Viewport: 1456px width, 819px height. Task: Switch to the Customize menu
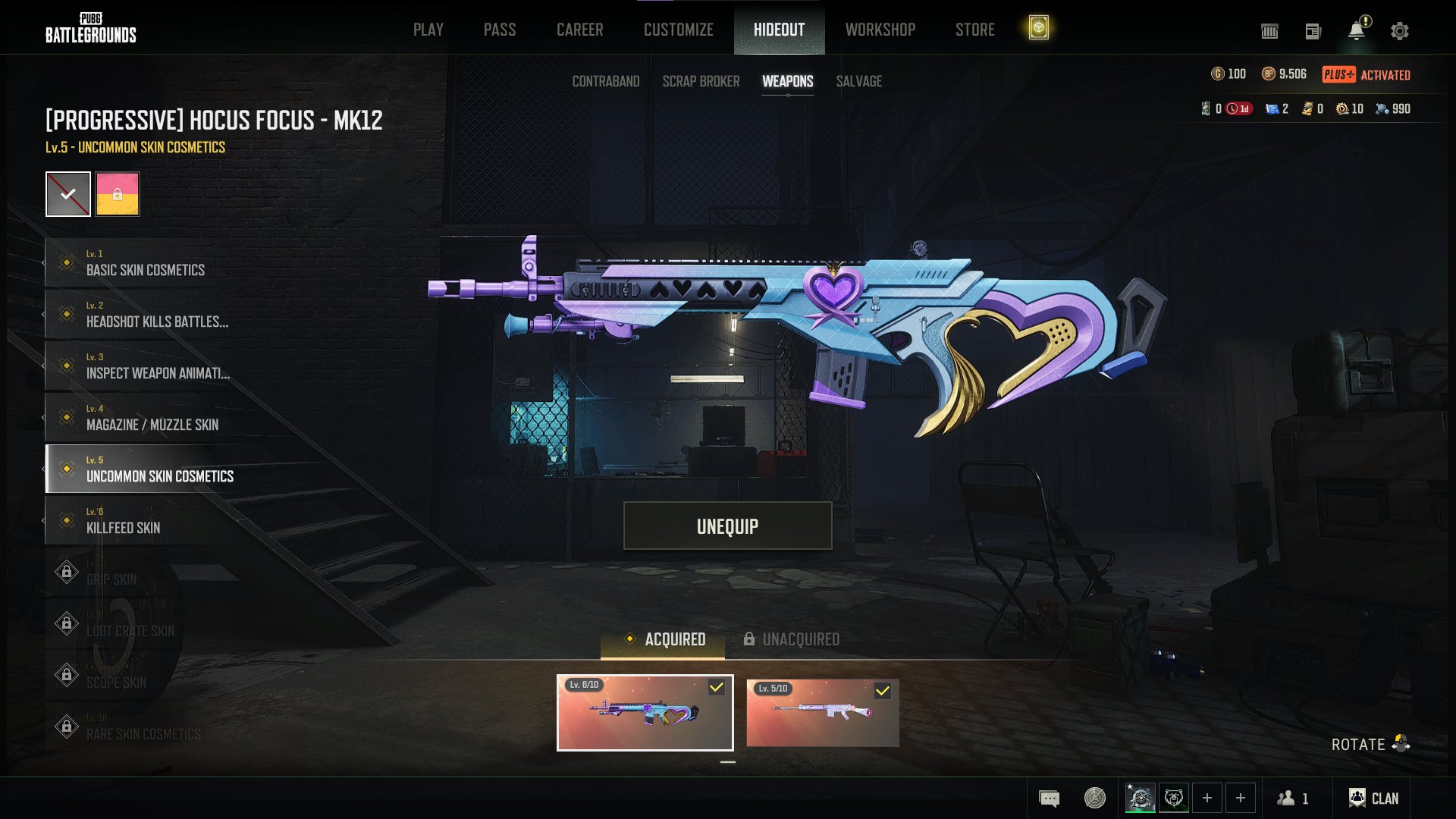click(678, 30)
